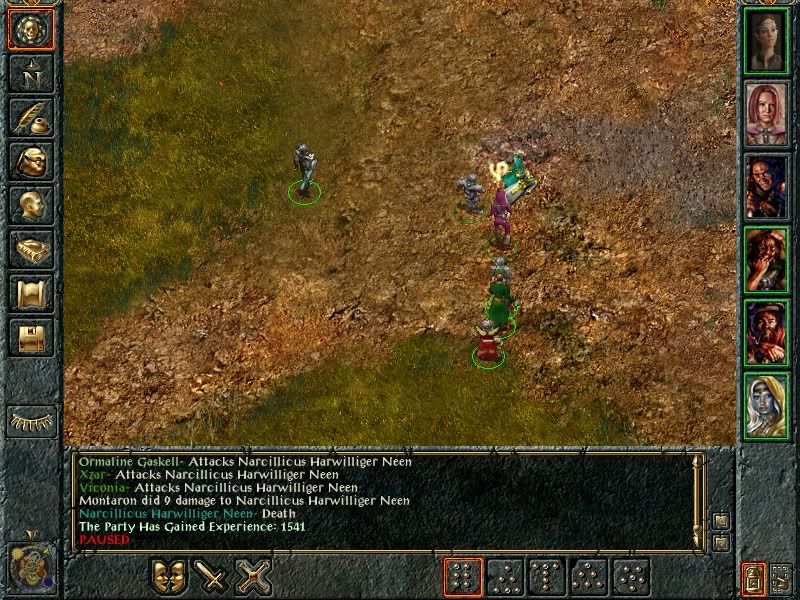Choose the sword Attack action
The height and width of the screenshot is (600, 800).
tap(212, 577)
